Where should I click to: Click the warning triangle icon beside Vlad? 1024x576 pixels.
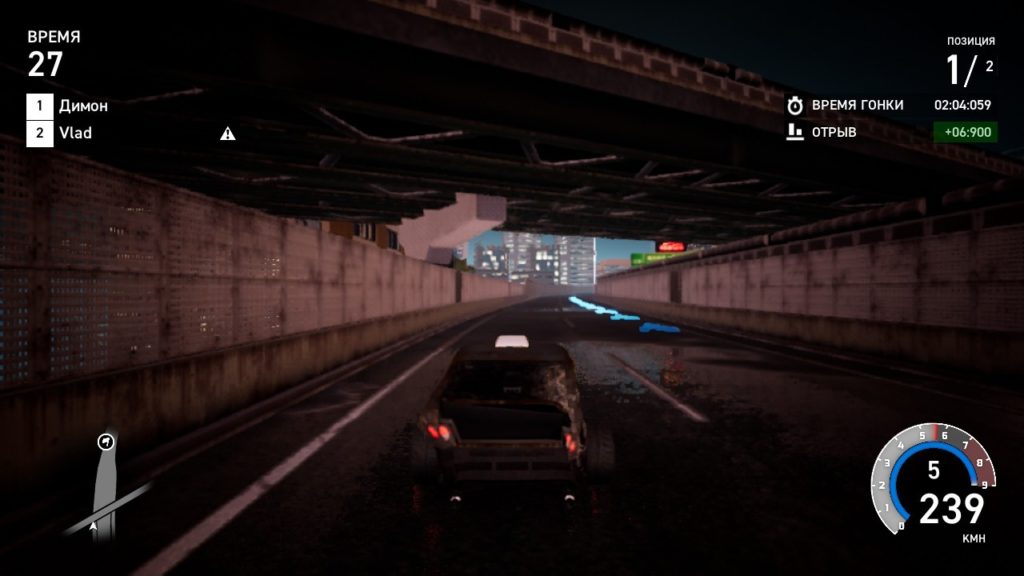click(x=228, y=133)
